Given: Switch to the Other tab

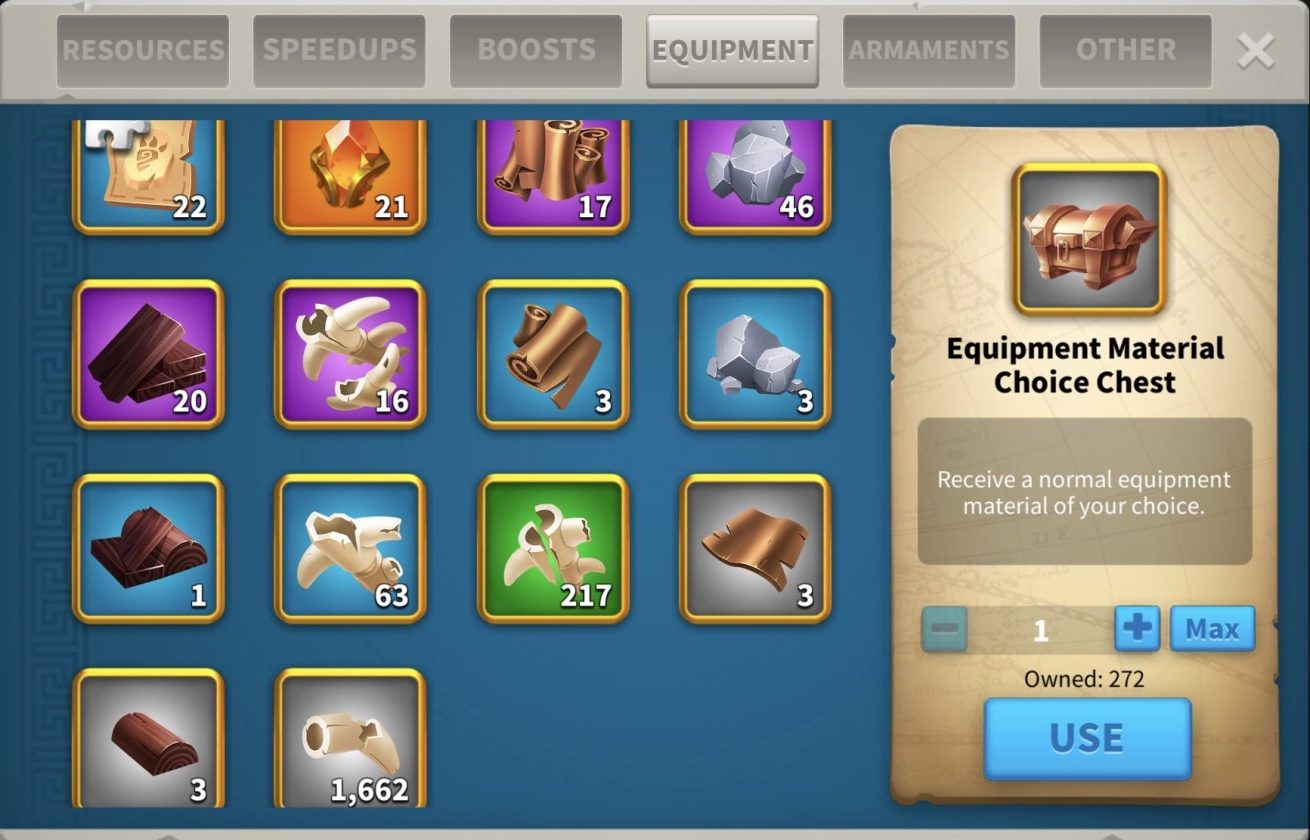Looking at the screenshot, I should tap(1125, 50).
